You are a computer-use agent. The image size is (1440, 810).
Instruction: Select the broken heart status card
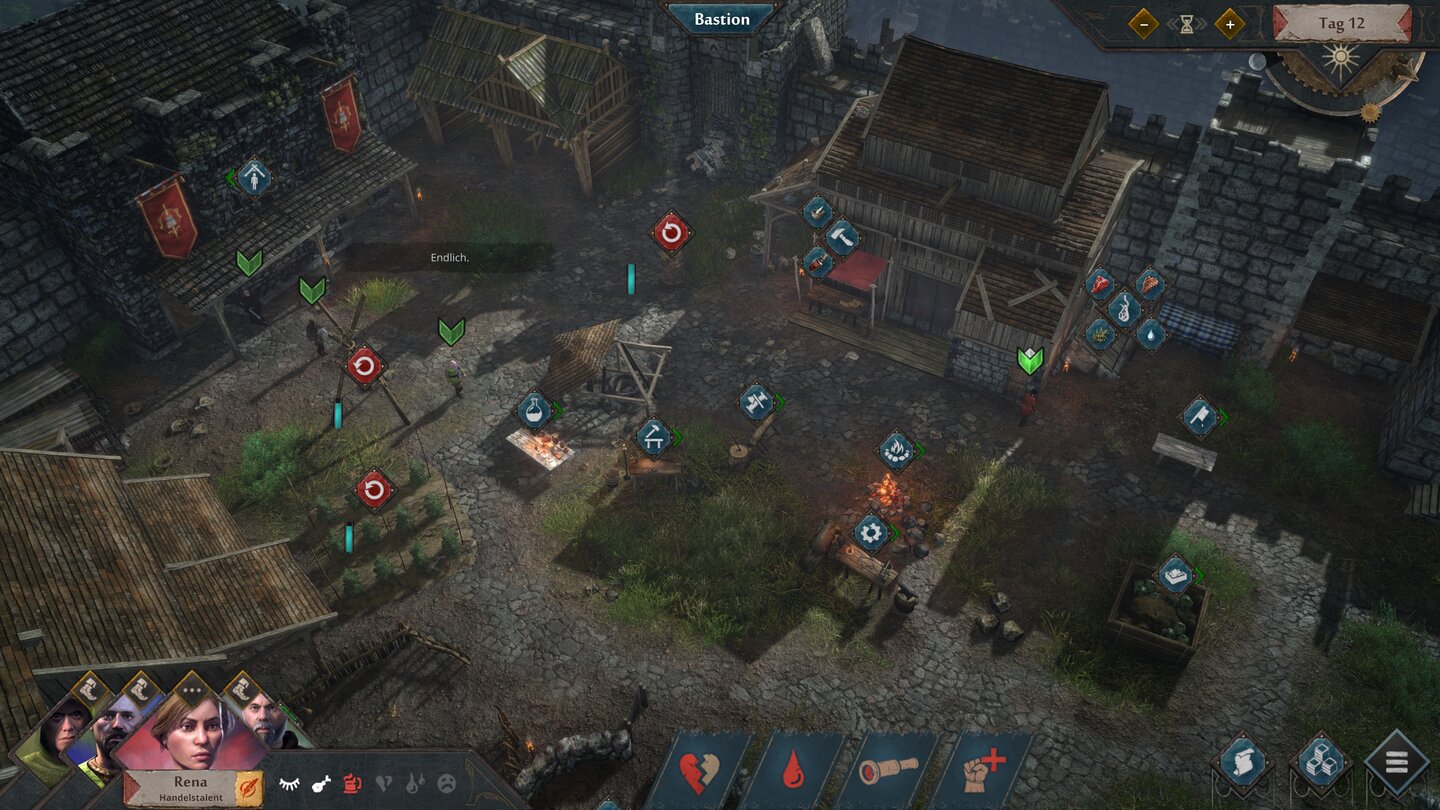pyautogui.click(x=699, y=772)
